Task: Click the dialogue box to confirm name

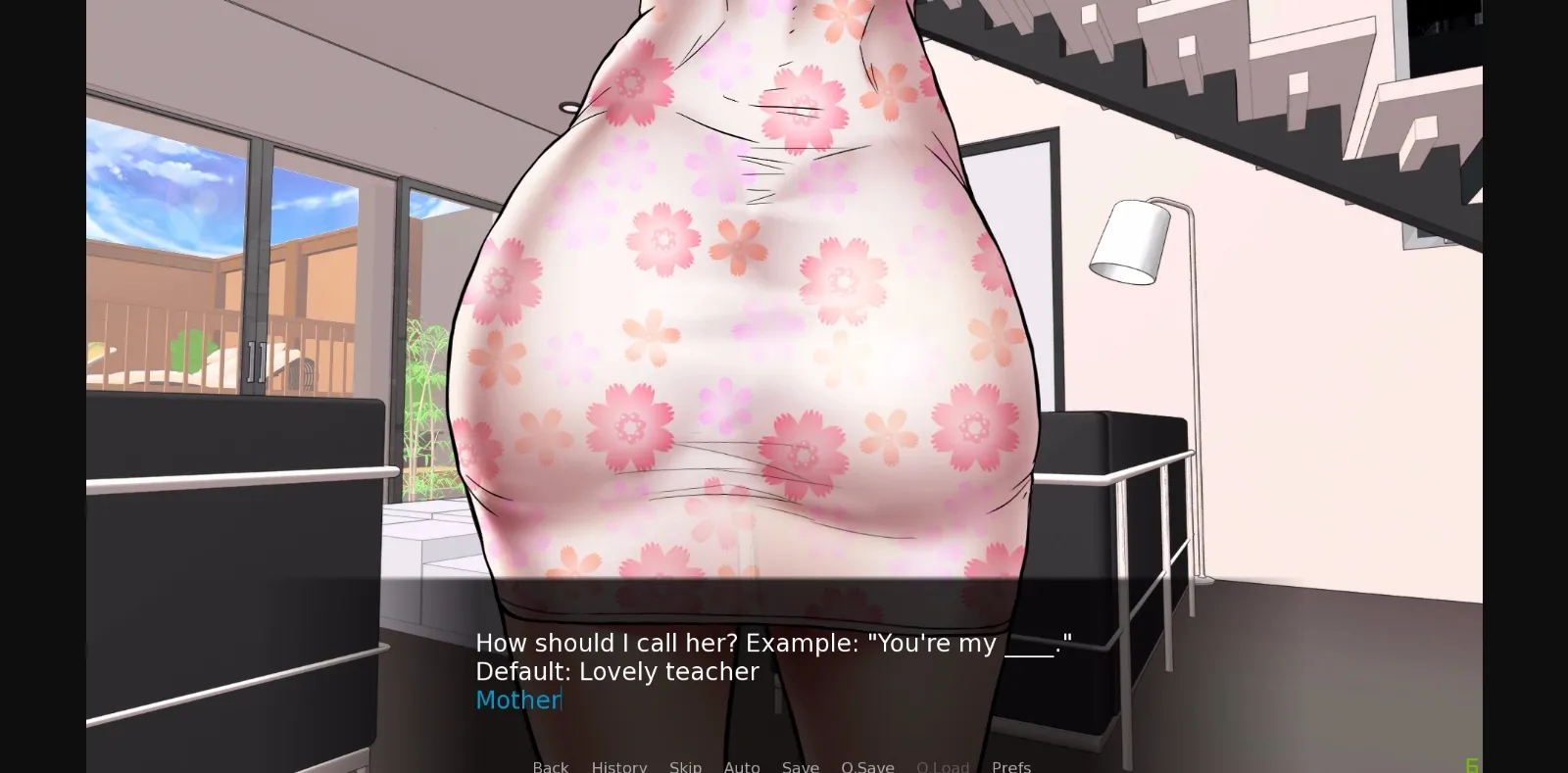Action: (784, 656)
